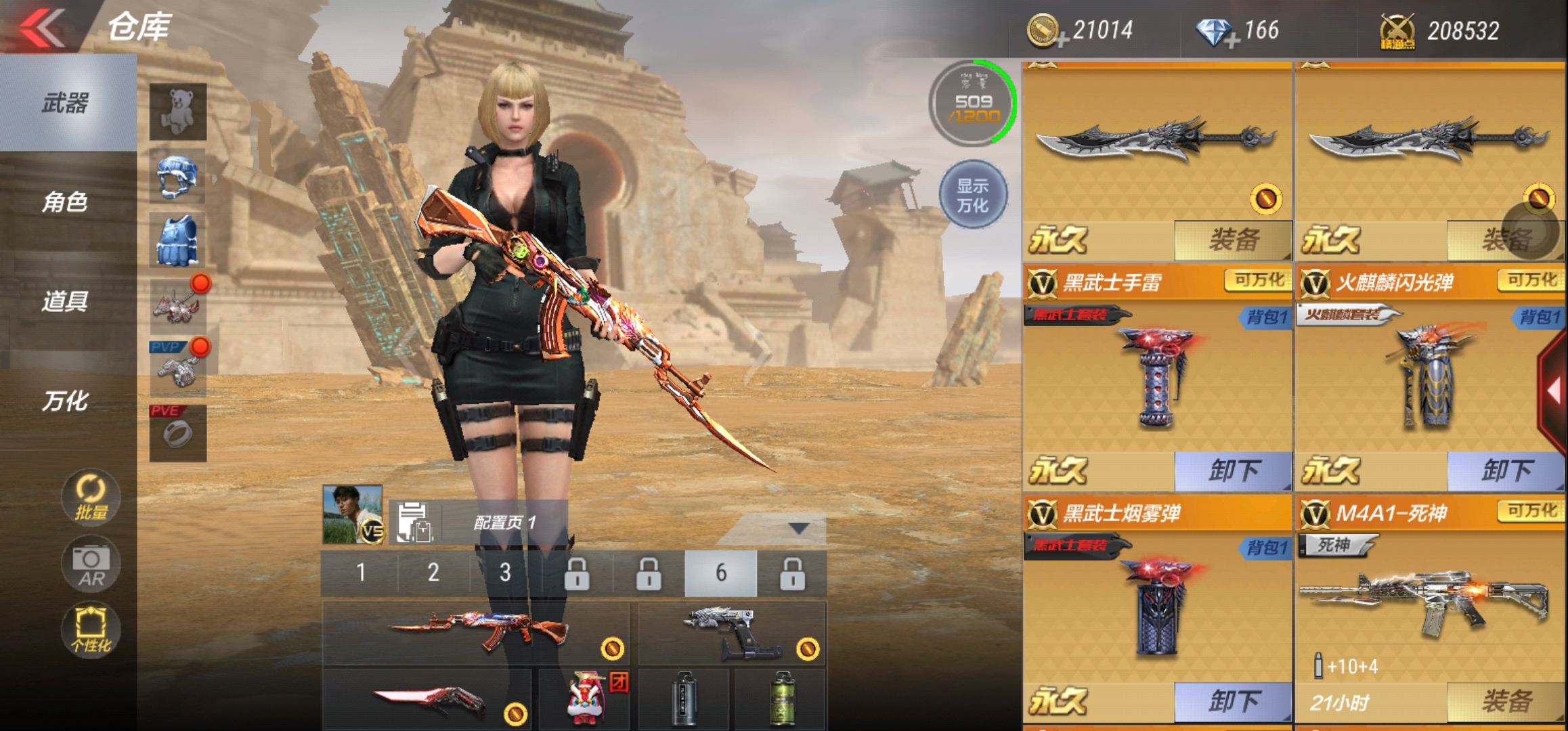Select loadout bag number 2
Image resolution: width=1568 pixels, height=731 pixels.
(433, 573)
